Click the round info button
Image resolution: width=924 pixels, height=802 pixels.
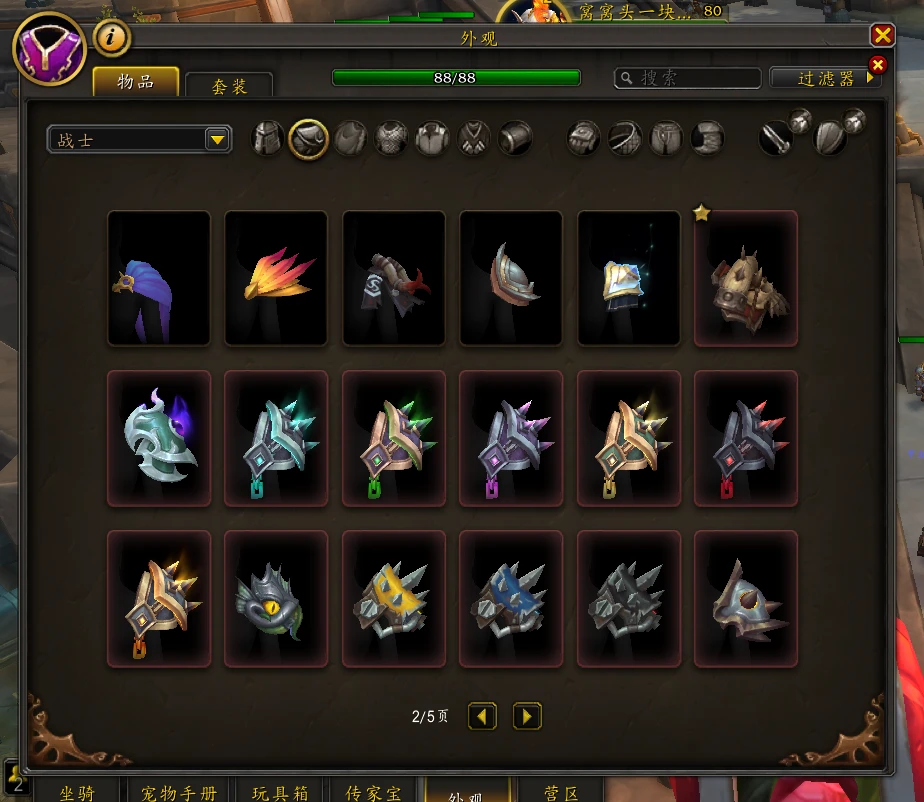[113, 39]
